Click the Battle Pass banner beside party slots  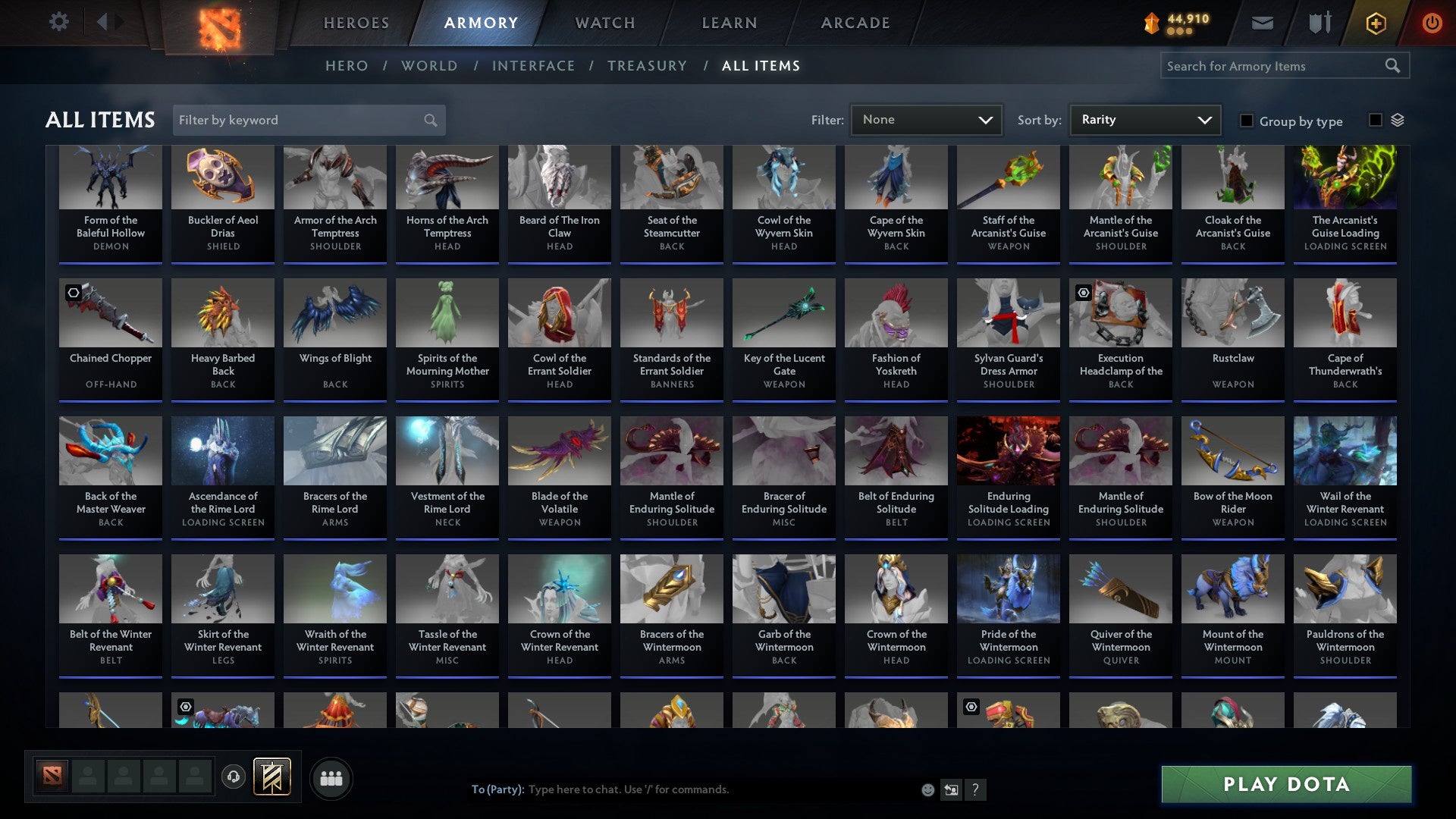271,777
